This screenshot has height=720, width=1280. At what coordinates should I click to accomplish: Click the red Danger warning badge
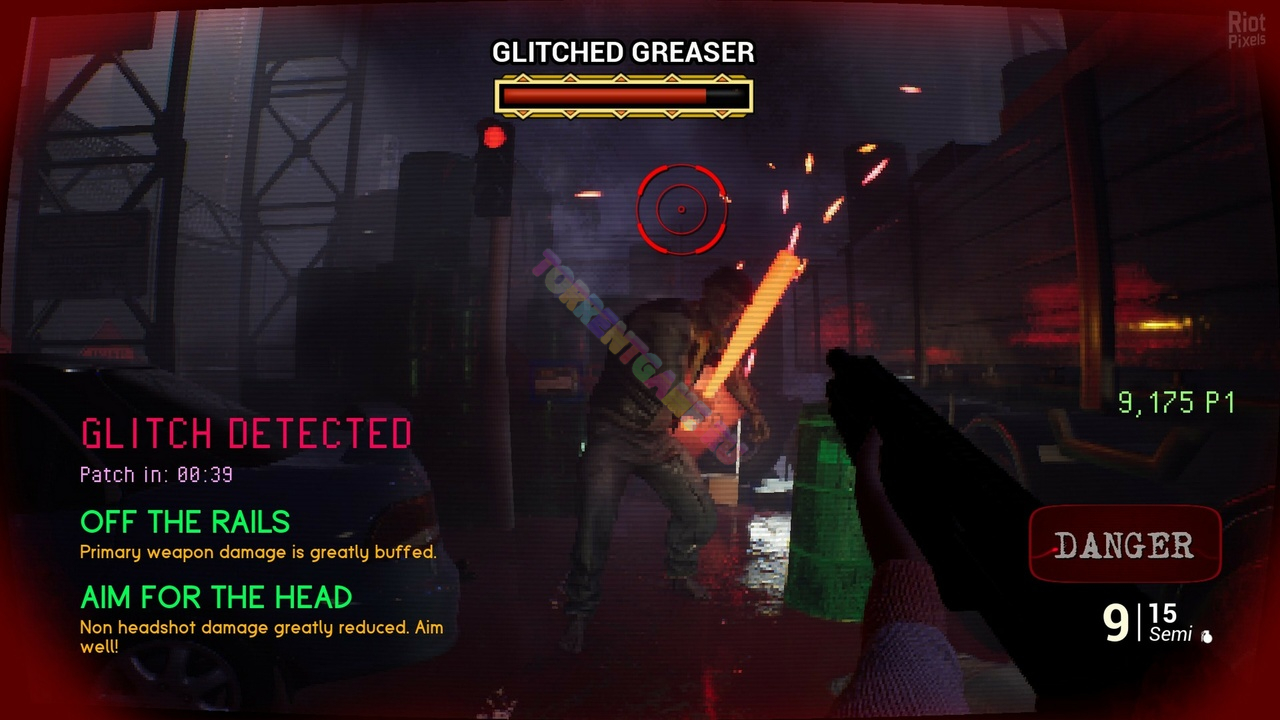[1124, 545]
